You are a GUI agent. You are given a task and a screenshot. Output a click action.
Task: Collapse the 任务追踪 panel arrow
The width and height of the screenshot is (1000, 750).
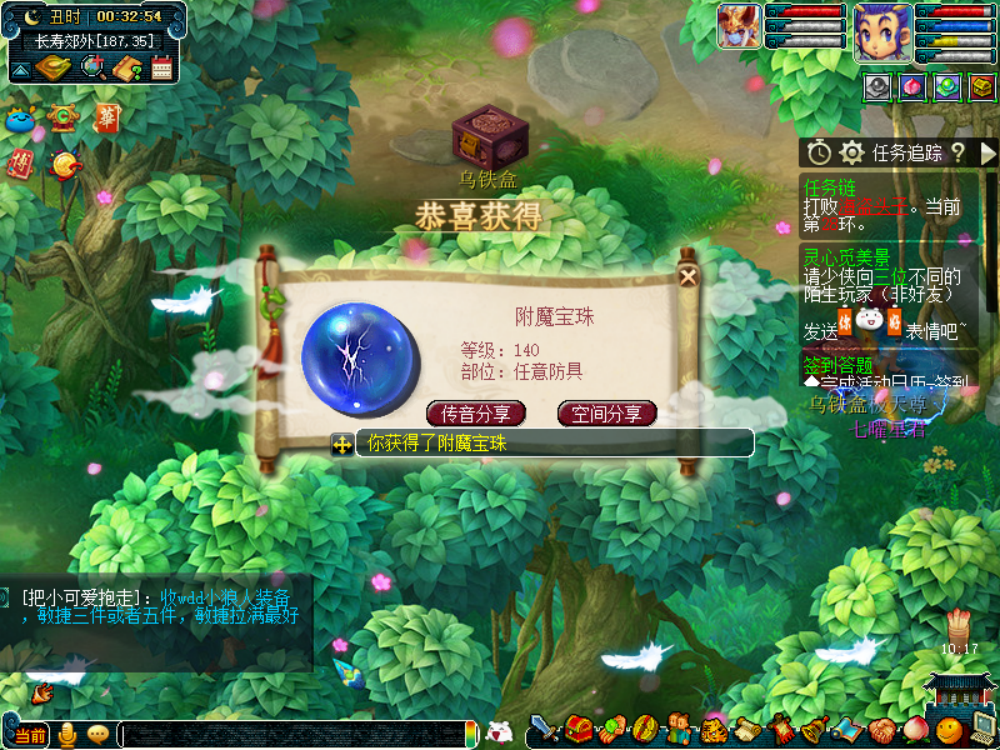pyautogui.click(x=988, y=153)
